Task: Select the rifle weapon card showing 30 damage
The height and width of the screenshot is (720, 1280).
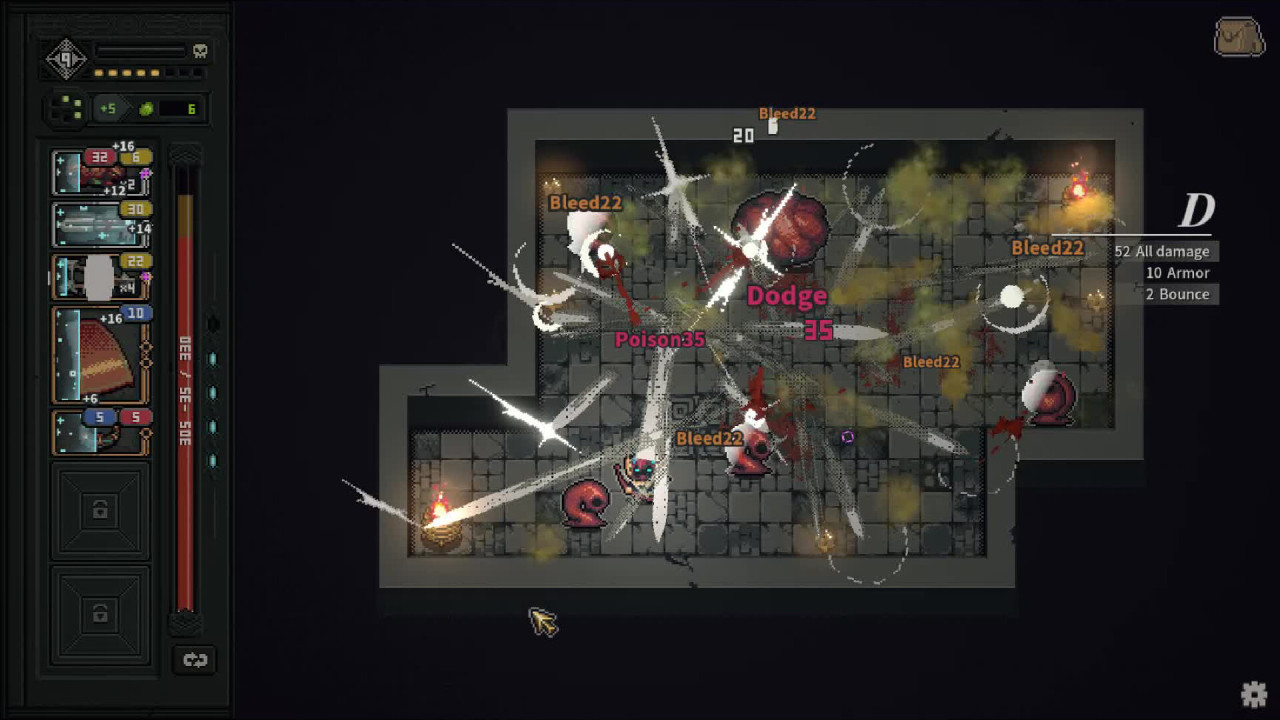Action: [100, 225]
